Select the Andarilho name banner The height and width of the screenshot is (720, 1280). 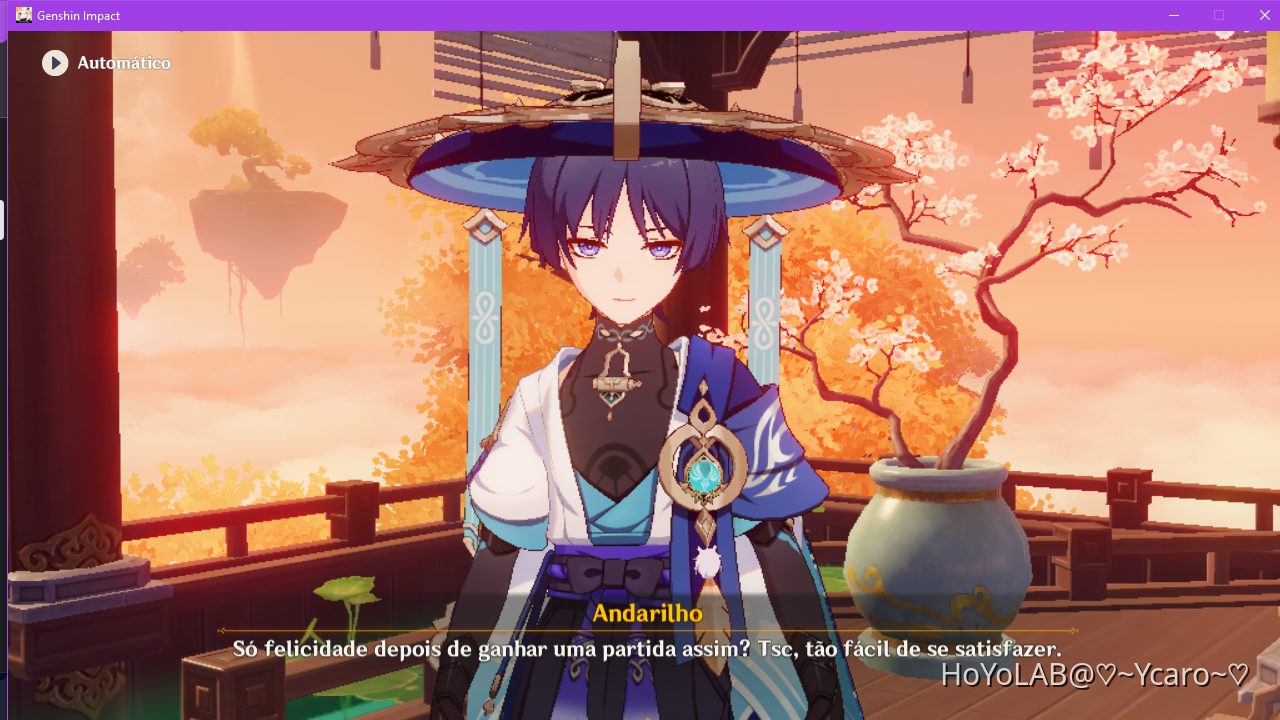649,614
